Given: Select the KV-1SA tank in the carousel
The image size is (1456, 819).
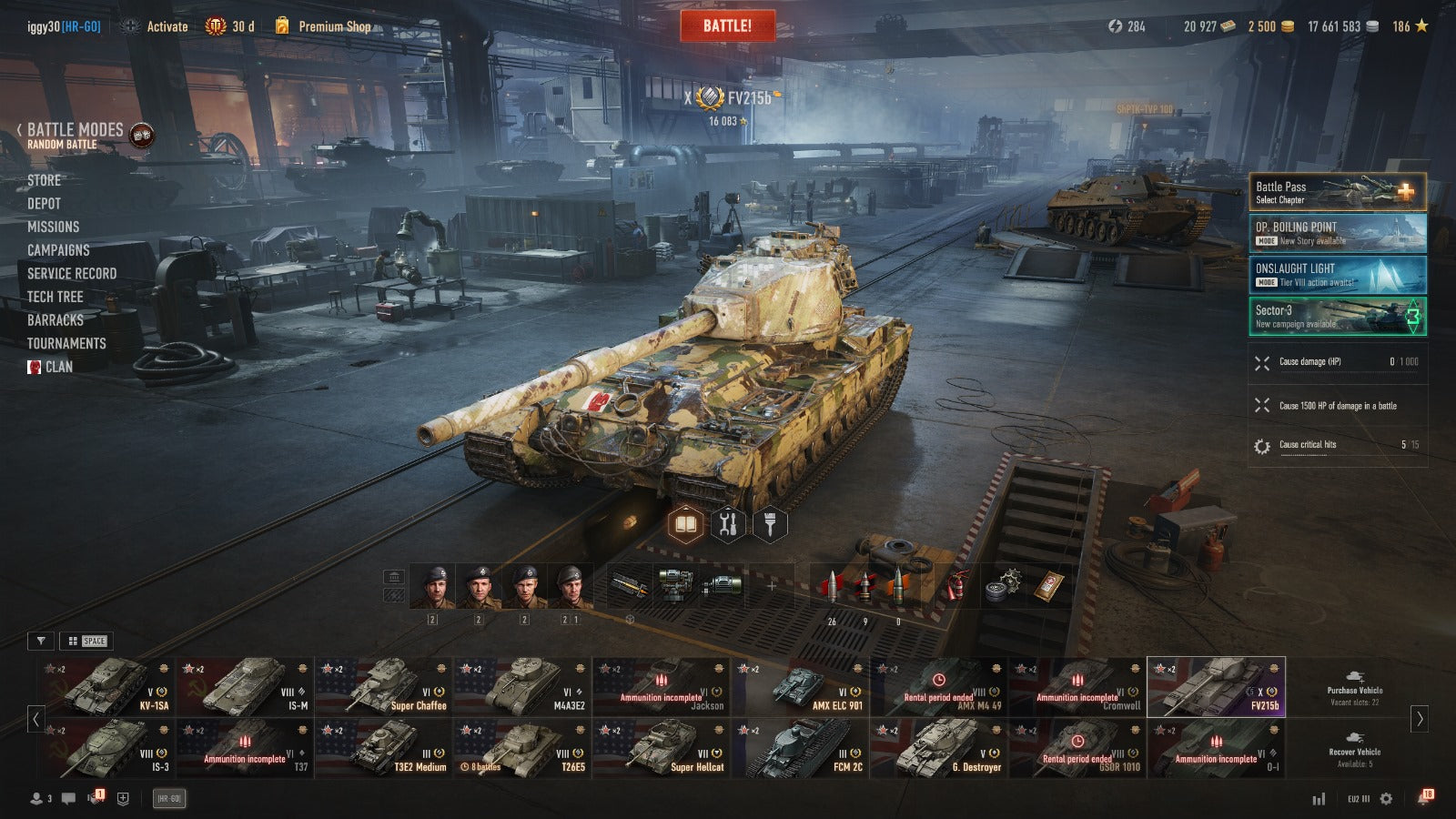Looking at the screenshot, I should click(x=106, y=687).
